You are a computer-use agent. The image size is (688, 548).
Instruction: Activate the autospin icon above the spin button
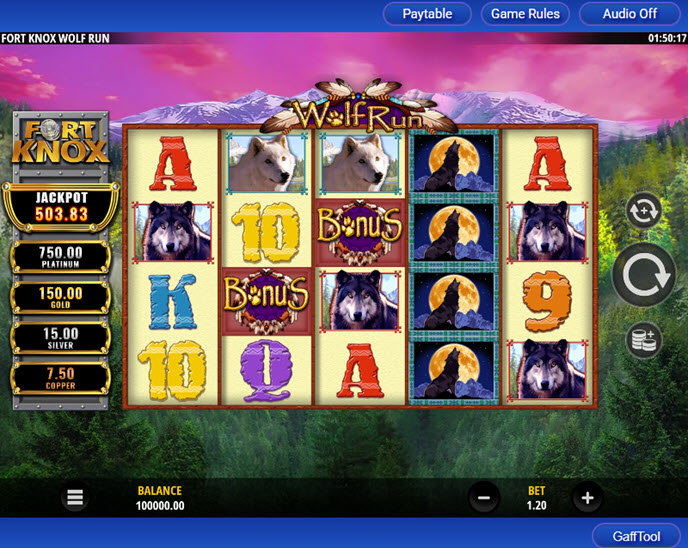coord(642,212)
